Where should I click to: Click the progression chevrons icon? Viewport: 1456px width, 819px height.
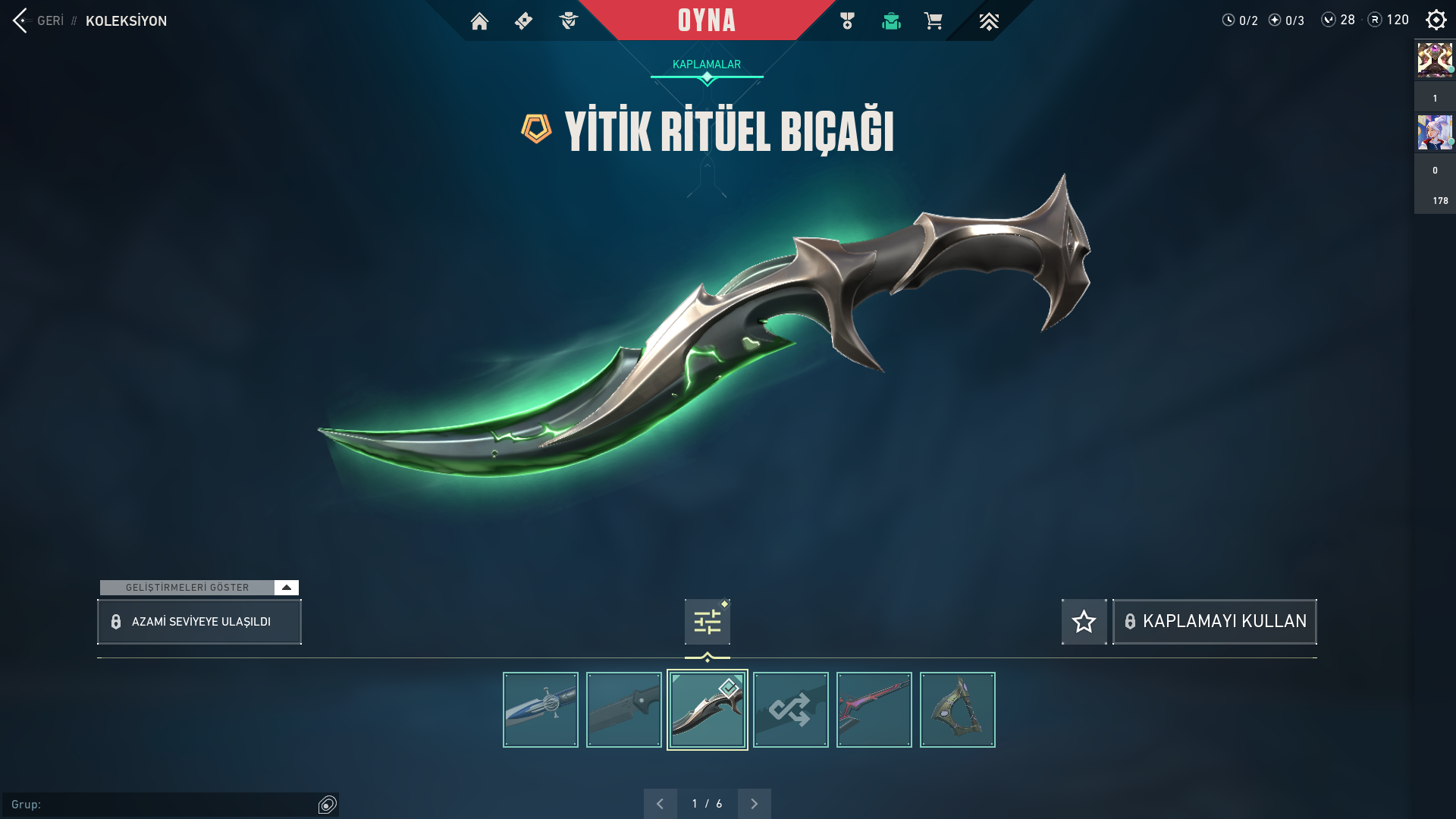click(x=988, y=21)
